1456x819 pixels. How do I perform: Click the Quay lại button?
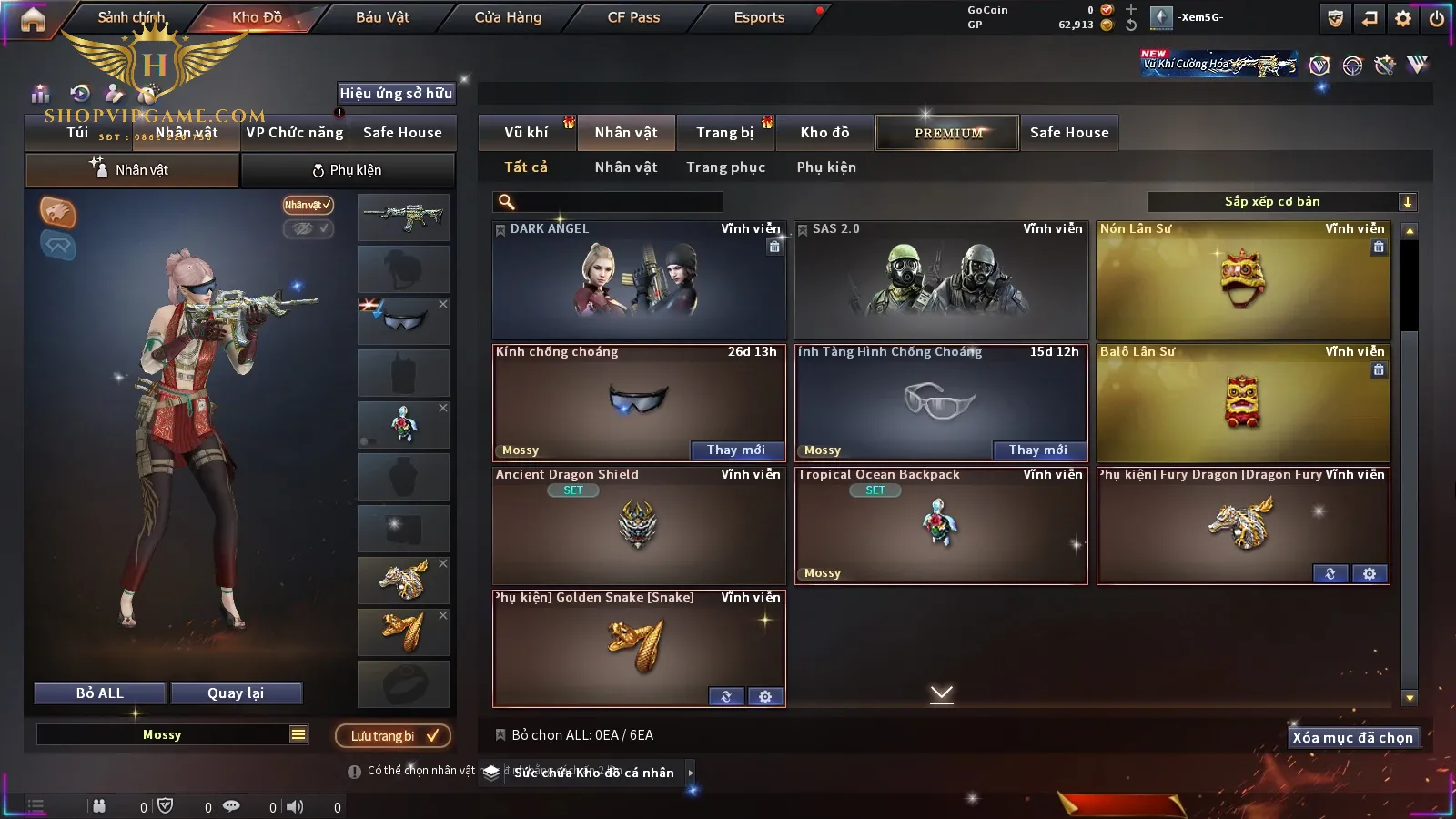click(x=236, y=693)
